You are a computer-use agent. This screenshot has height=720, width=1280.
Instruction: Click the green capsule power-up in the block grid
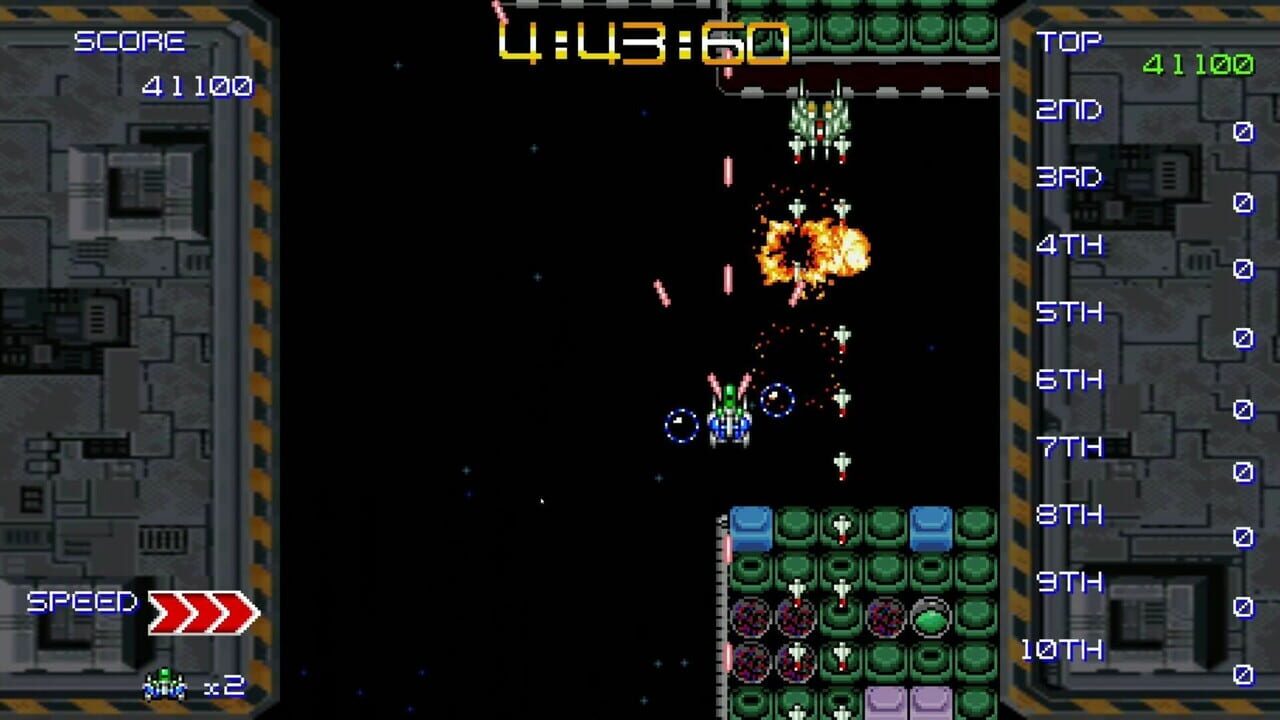[x=931, y=618]
